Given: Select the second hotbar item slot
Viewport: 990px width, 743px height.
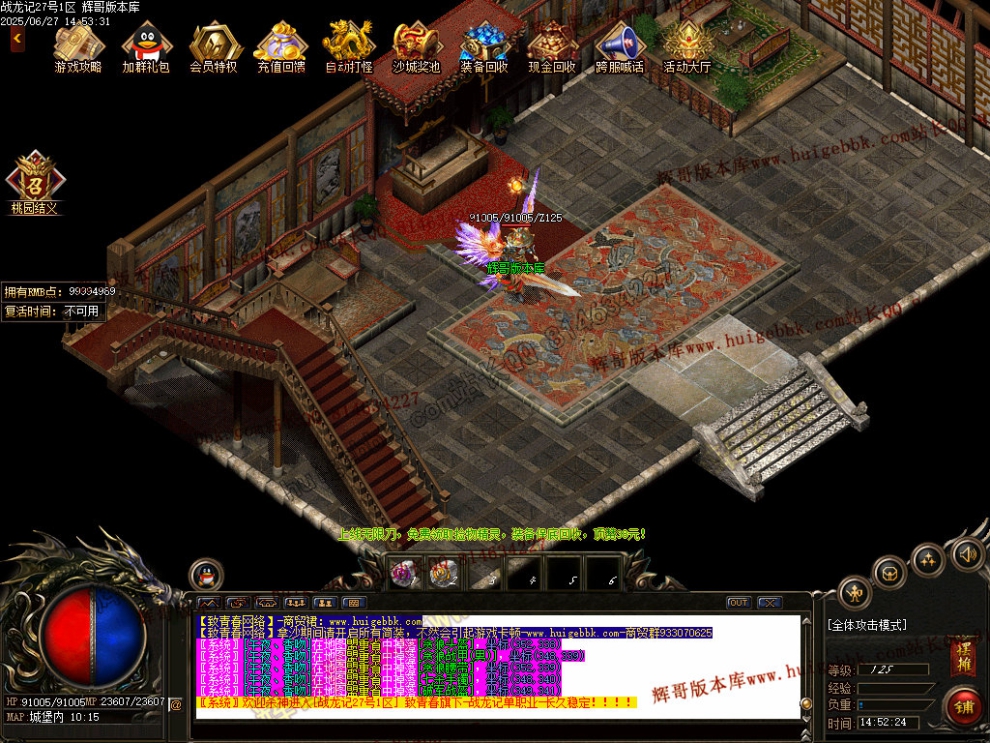Looking at the screenshot, I should pyautogui.click(x=444, y=574).
